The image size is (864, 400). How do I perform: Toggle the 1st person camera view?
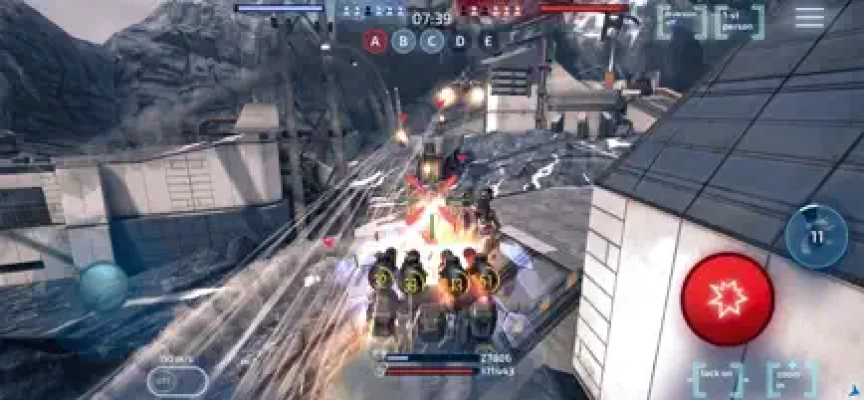click(740, 20)
